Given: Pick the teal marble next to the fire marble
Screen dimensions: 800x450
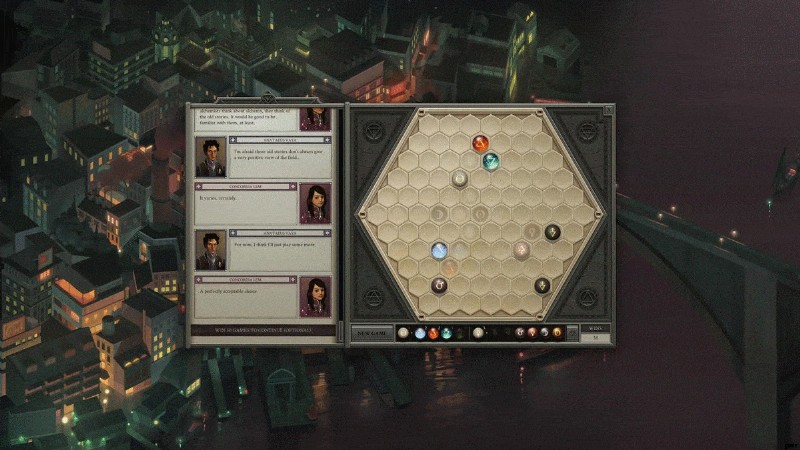Looking at the screenshot, I should (491, 160).
